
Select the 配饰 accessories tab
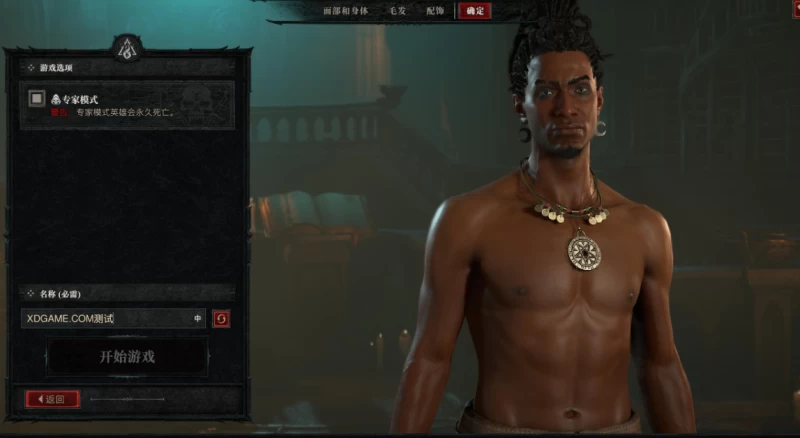point(435,11)
